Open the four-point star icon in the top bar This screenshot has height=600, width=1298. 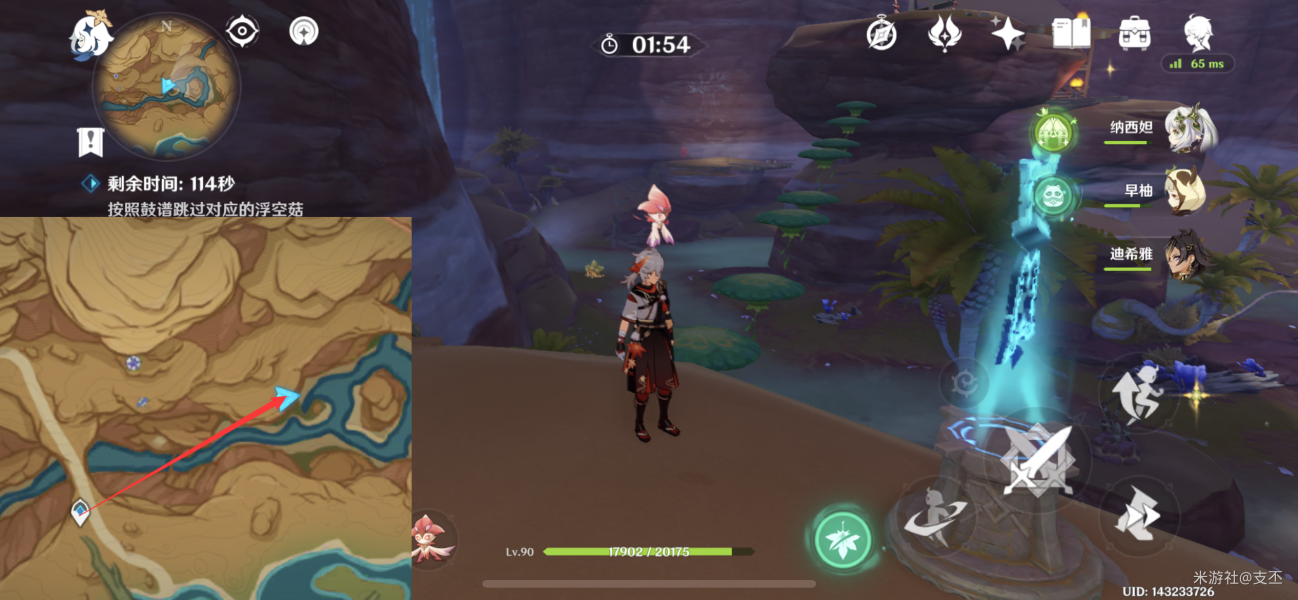click(1007, 34)
